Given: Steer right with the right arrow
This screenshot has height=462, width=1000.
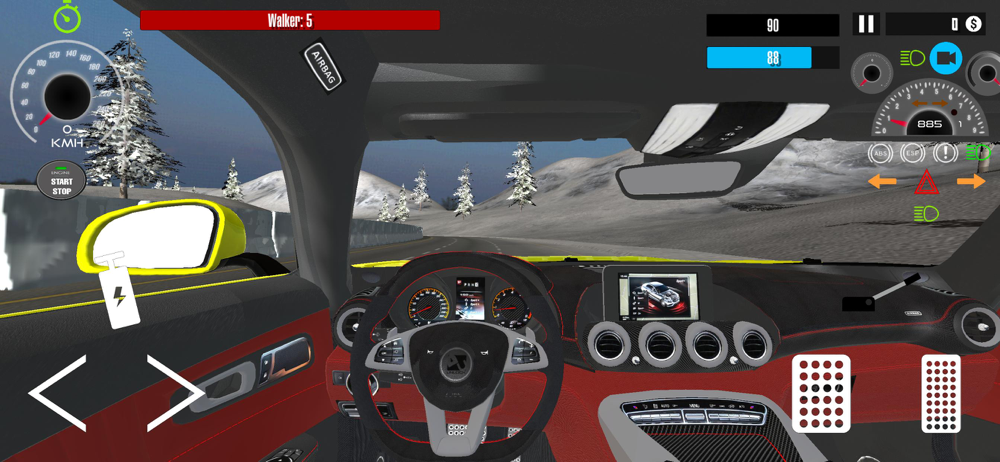Looking at the screenshot, I should coord(176,393).
